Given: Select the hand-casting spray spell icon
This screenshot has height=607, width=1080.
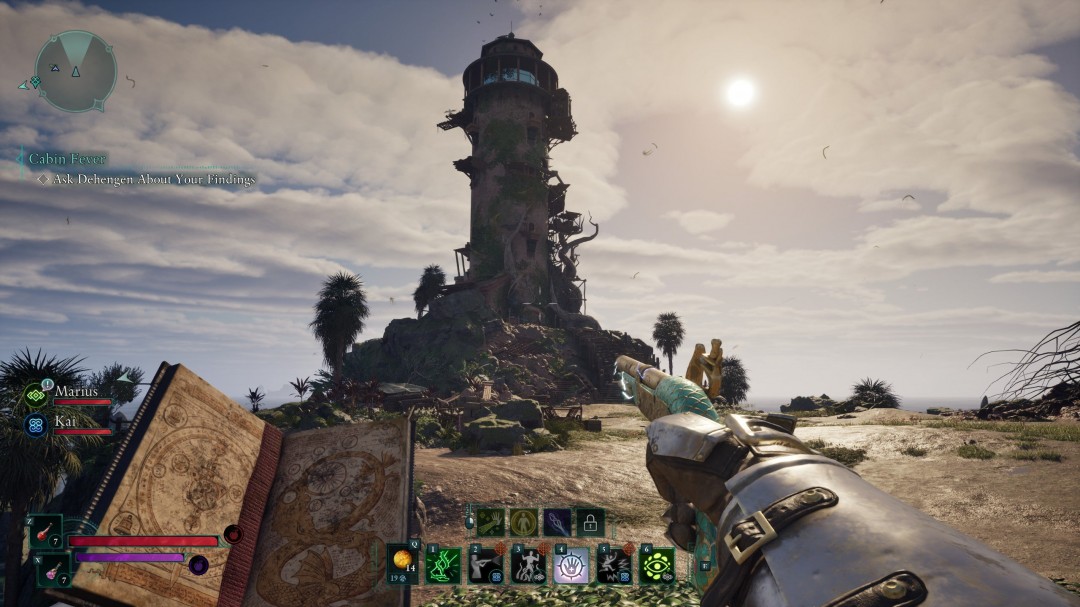Looking at the screenshot, I should [x=489, y=521].
